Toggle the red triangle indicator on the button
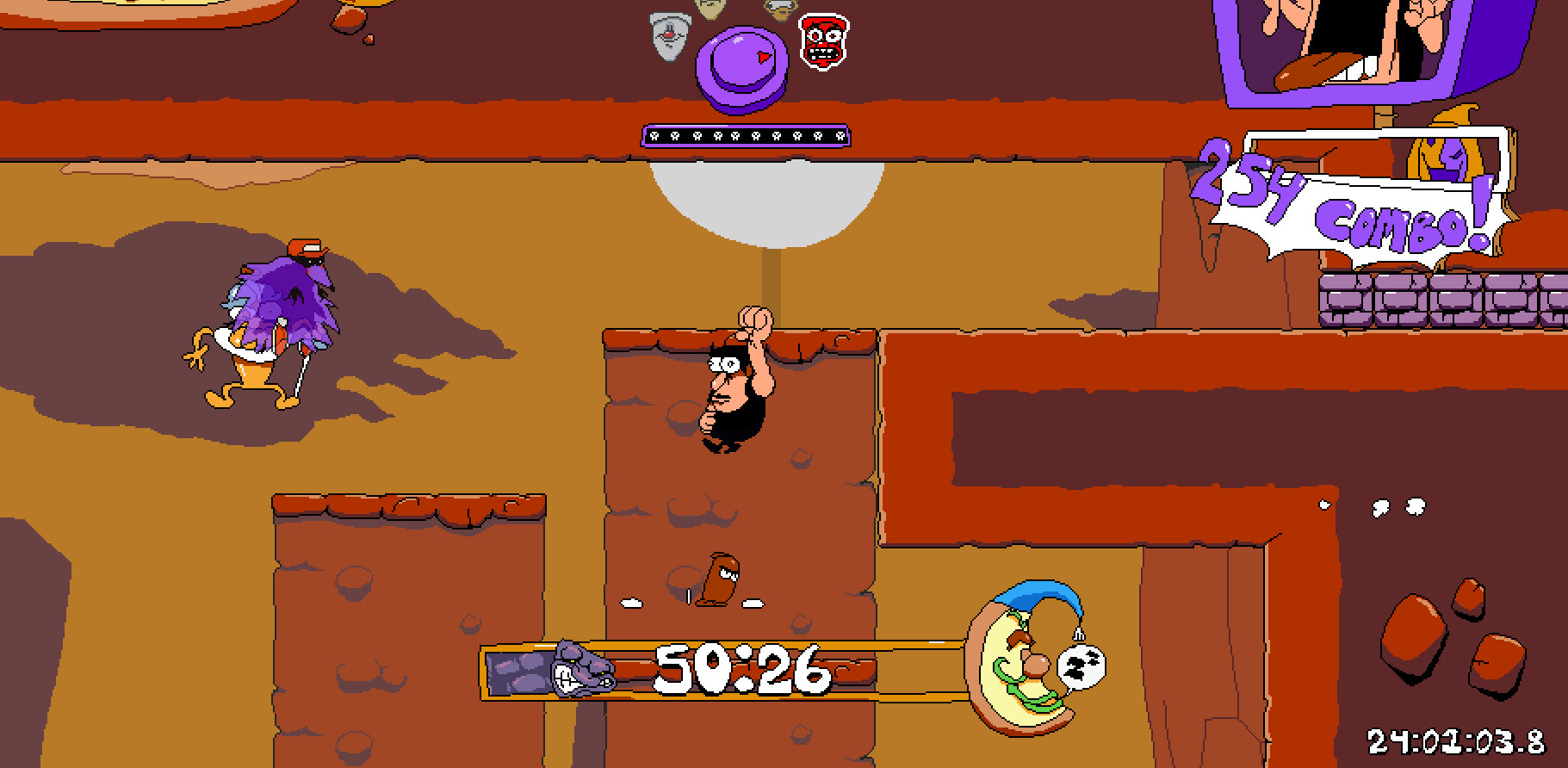Viewport: 1568px width, 768px height. 763,57
